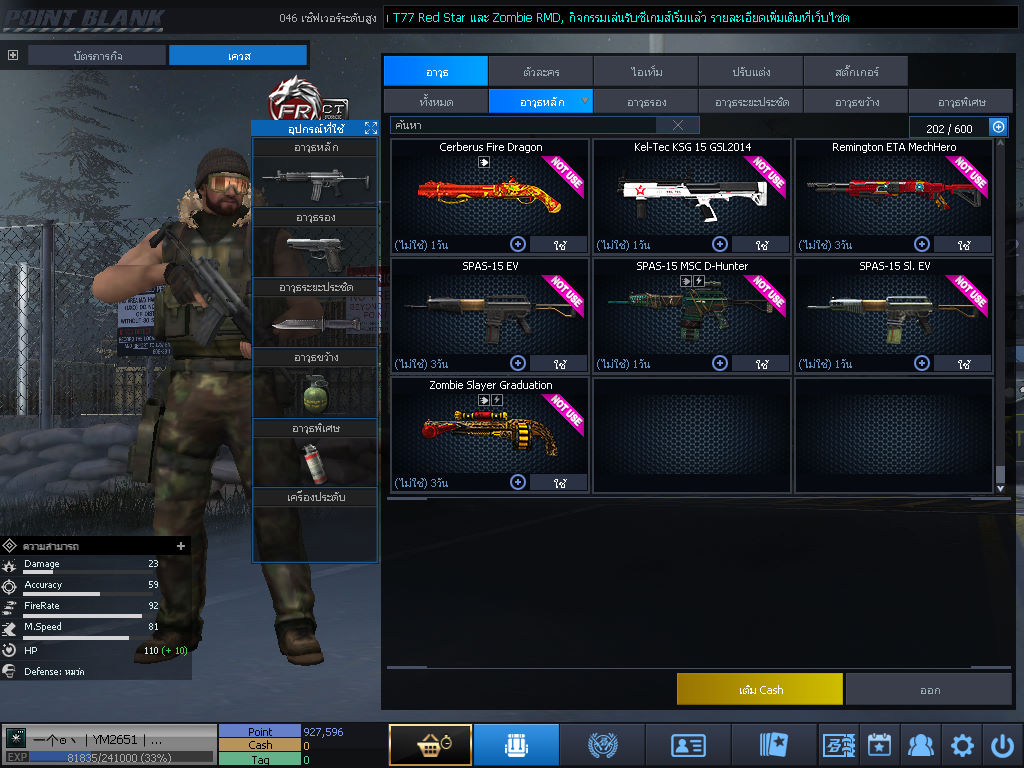Open the shop basket icon
This screenshot has width=1024, height=768.
(x=430, y=745)
